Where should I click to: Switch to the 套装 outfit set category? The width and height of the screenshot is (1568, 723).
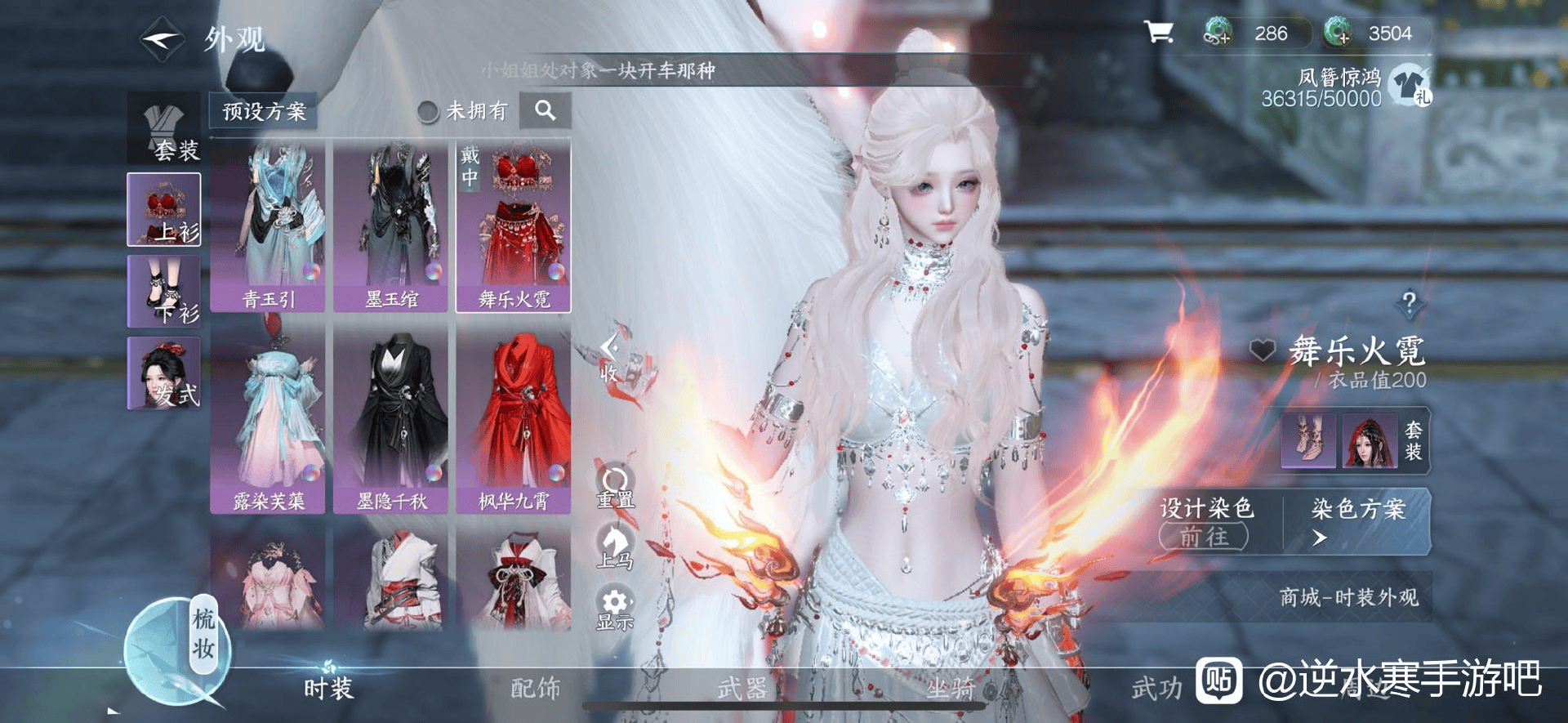pyautogui.click(x=164, y=129)
